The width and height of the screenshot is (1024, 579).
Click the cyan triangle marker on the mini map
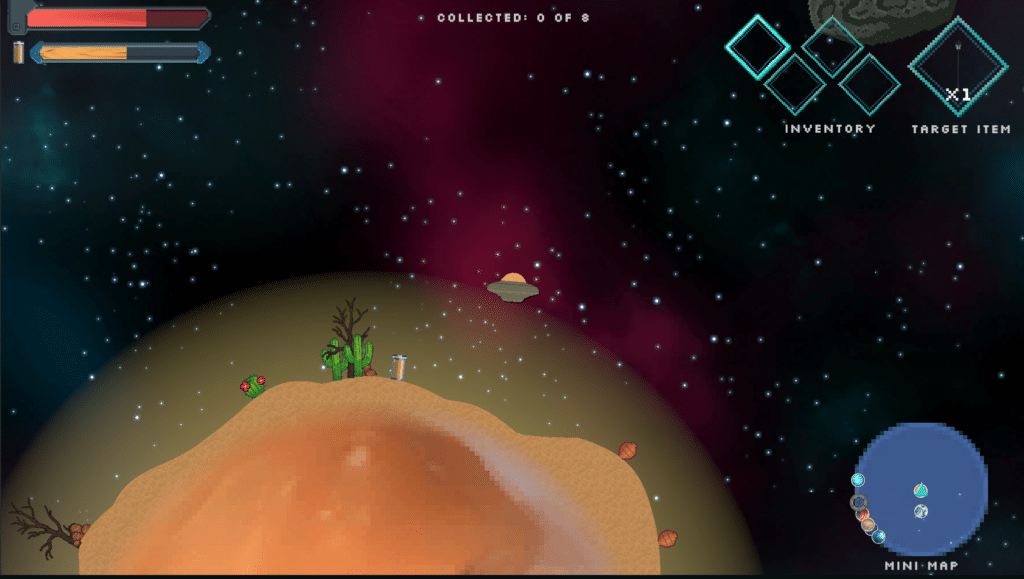click(920, 490)
